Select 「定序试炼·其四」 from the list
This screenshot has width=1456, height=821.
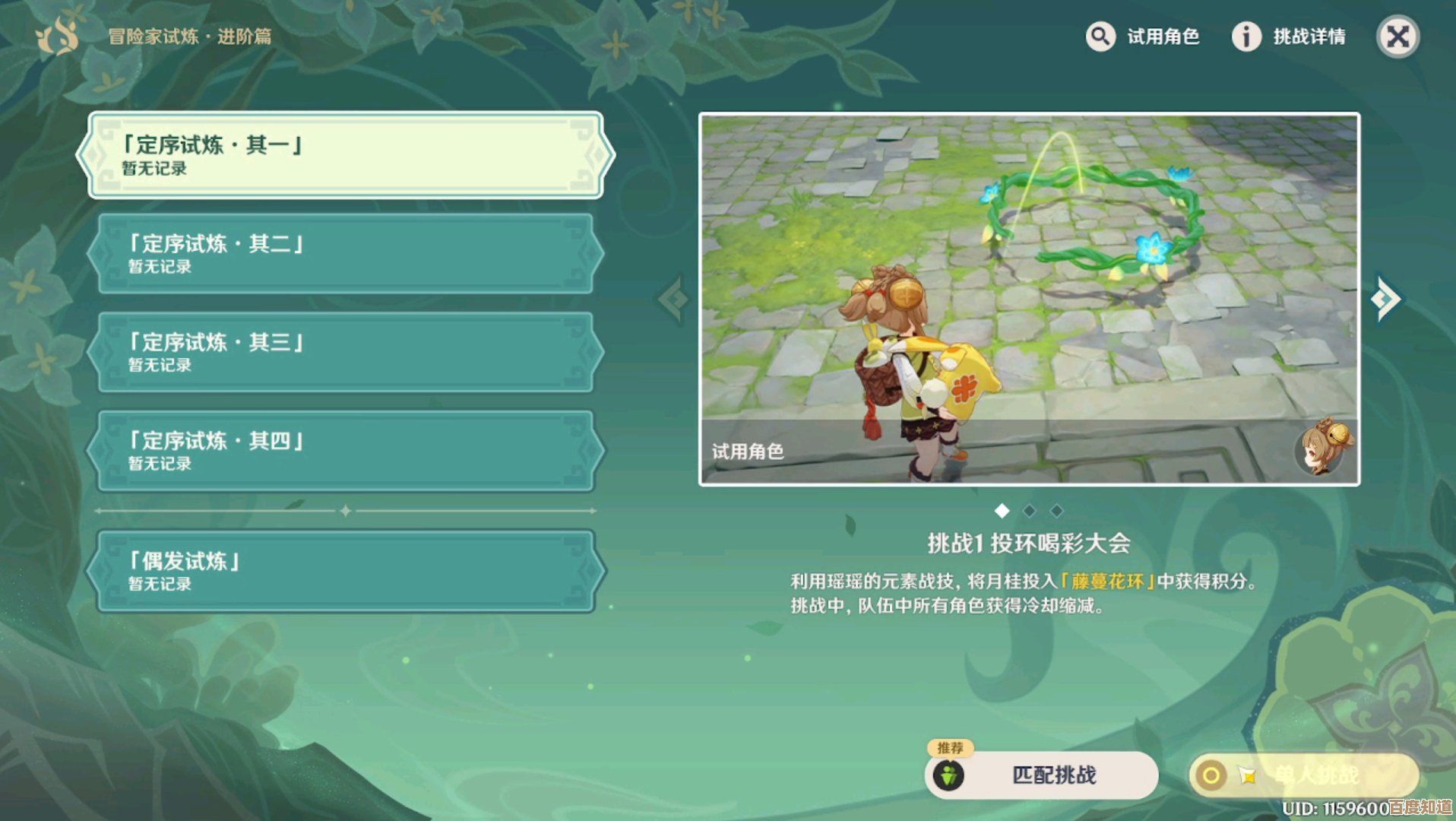click(x=346, y=451)
